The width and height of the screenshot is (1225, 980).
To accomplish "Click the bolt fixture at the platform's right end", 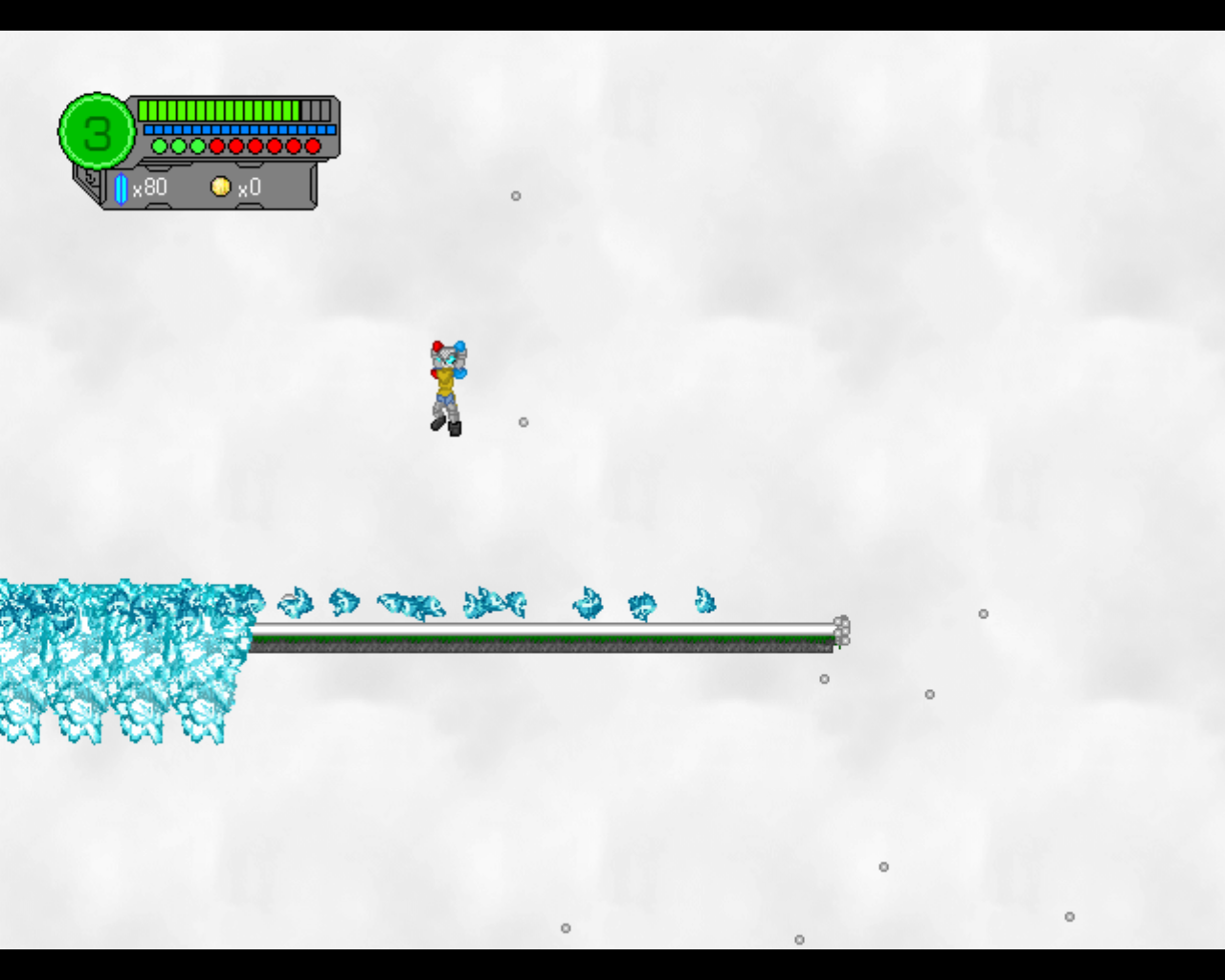I will point(841,632).
